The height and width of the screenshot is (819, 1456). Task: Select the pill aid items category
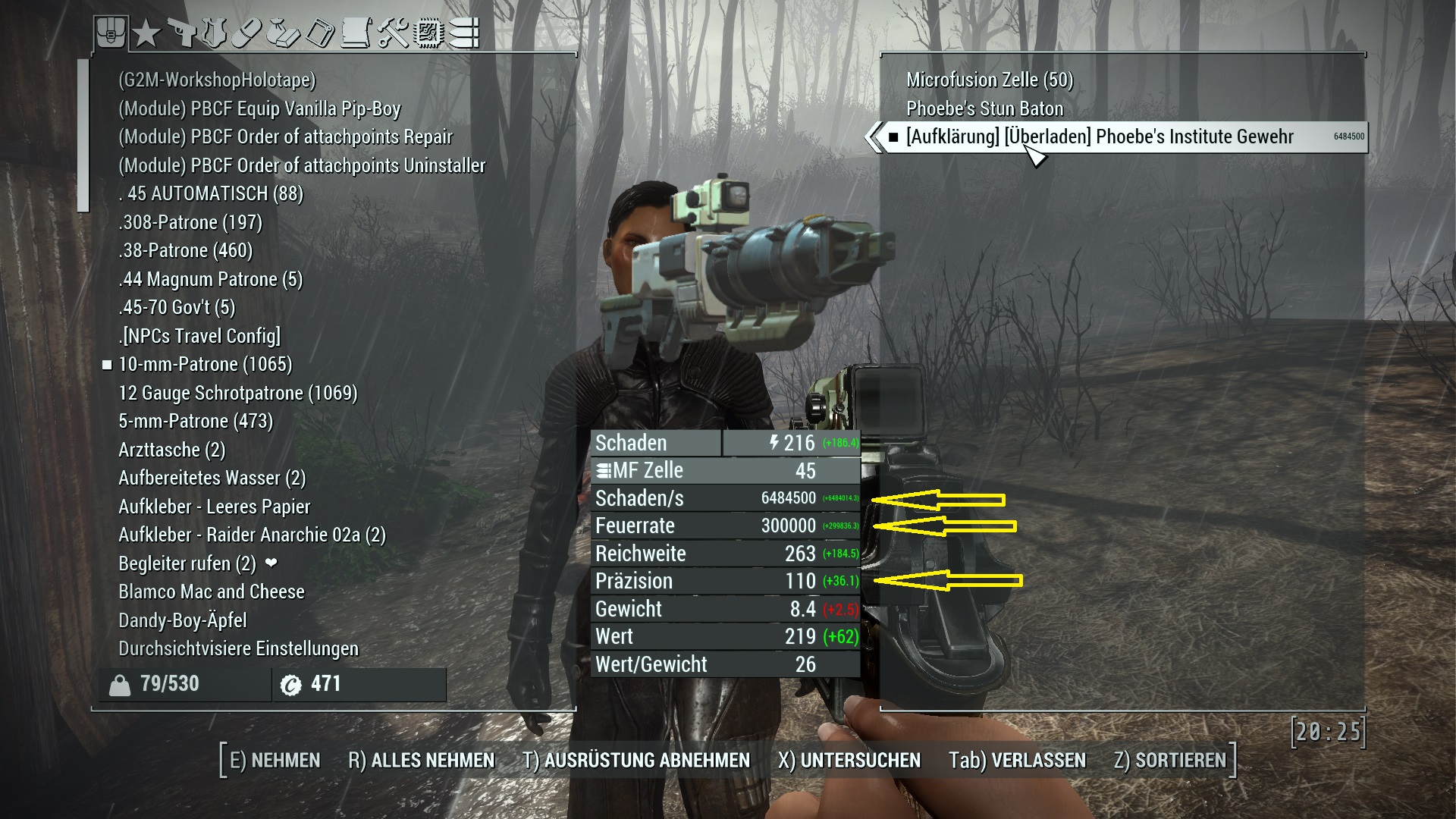pyautogui.click(x=248, y=33)
